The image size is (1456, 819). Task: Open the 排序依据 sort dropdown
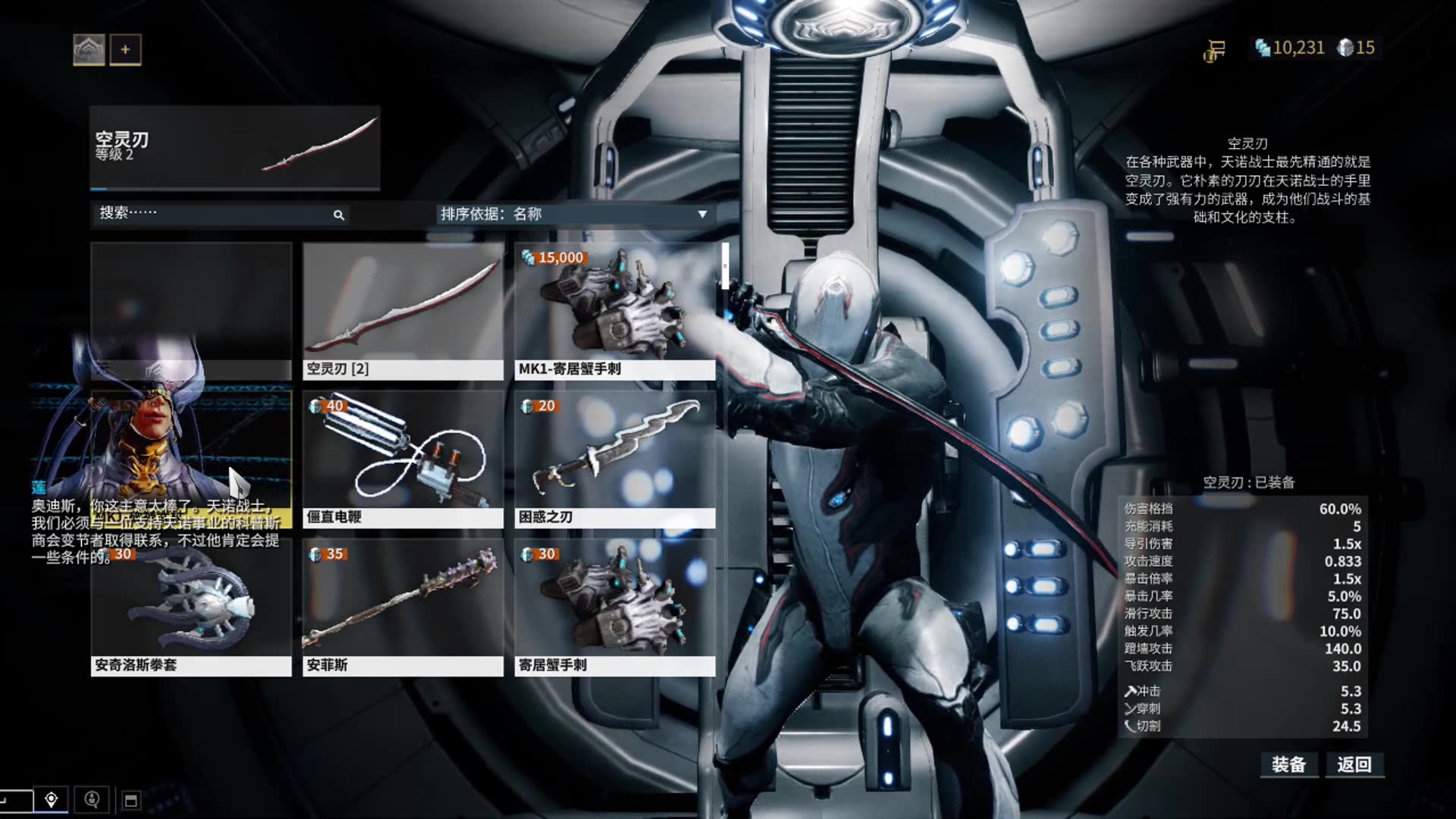[574, 214]
